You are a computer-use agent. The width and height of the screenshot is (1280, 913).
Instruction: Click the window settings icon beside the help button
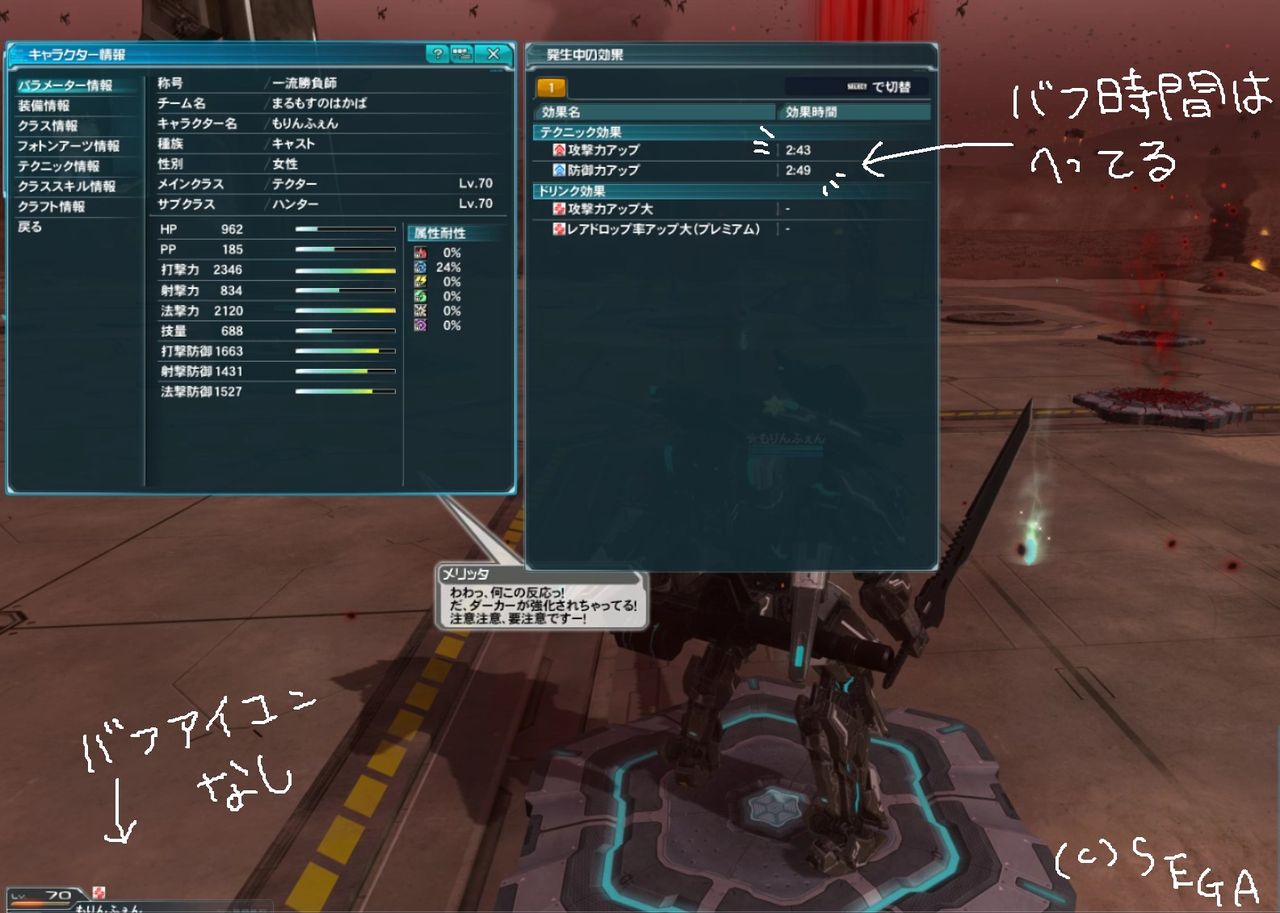[461, 56]
